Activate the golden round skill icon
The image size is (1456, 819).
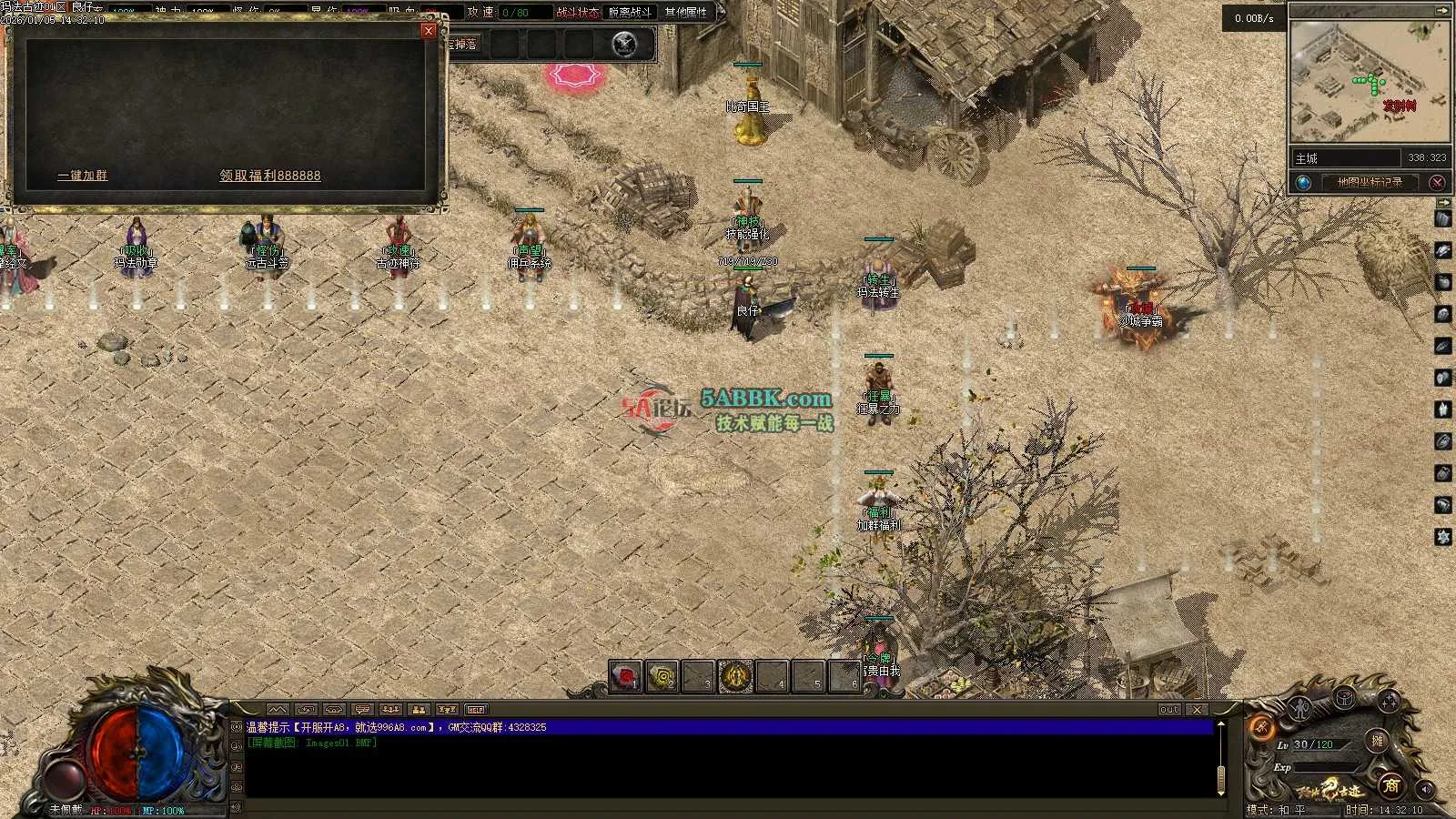coord(735,676)
